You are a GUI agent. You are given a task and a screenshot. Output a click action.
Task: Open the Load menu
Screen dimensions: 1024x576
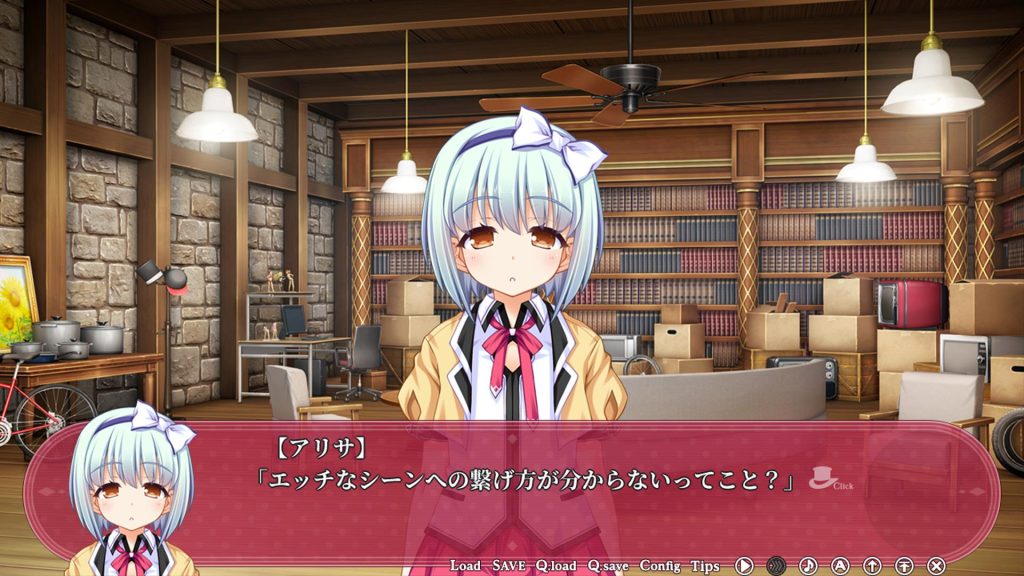pyautogui.click(x=465, y=566)
